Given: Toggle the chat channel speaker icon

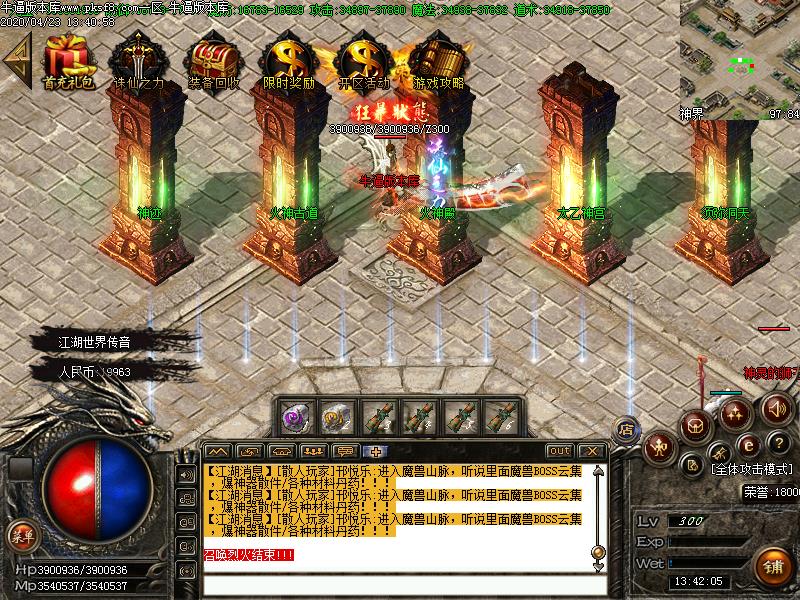Looking at the screenshot, I should click(x=186, y=475).
